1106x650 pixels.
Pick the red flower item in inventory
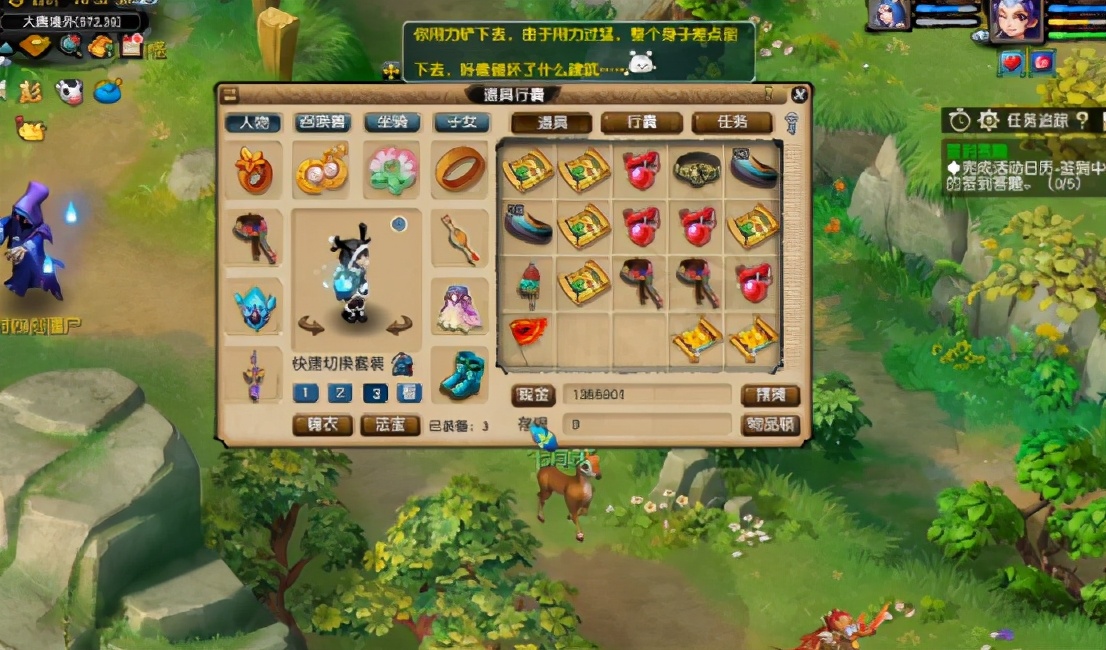(x=527, y=332)
